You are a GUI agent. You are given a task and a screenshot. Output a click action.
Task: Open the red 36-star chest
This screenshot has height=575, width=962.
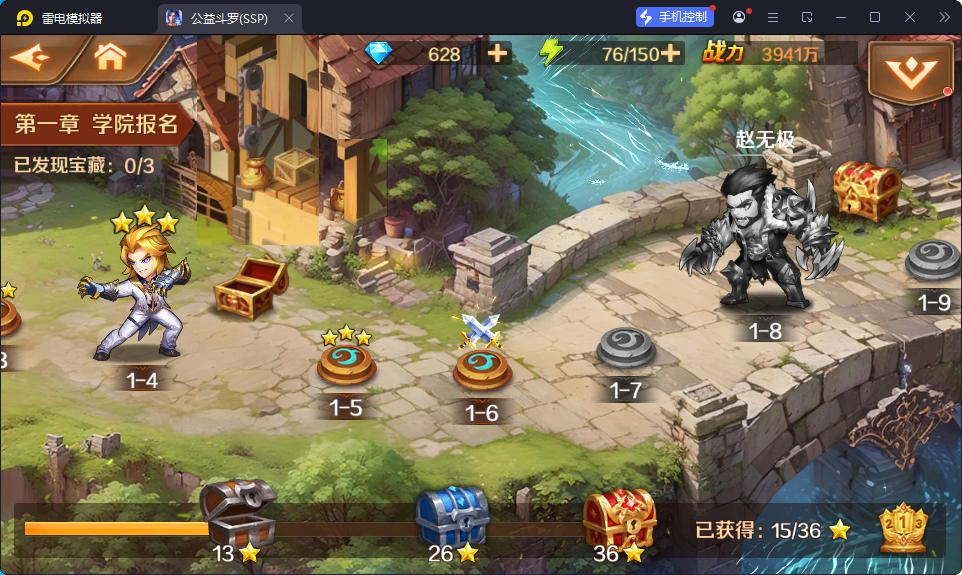[x=619, y=515]
